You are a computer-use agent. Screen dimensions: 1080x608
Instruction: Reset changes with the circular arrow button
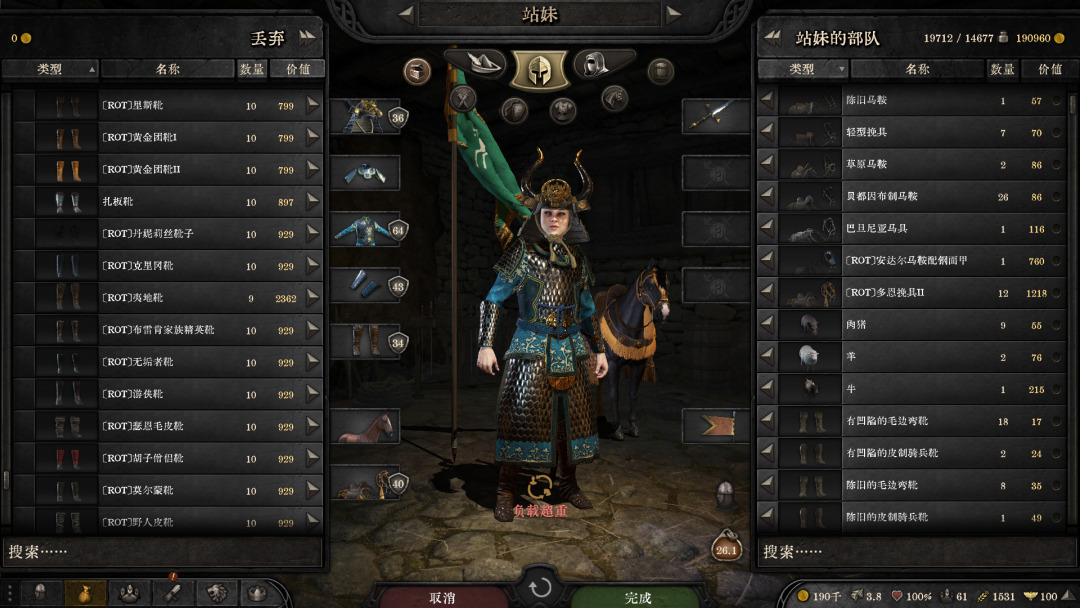coord(540,587)
